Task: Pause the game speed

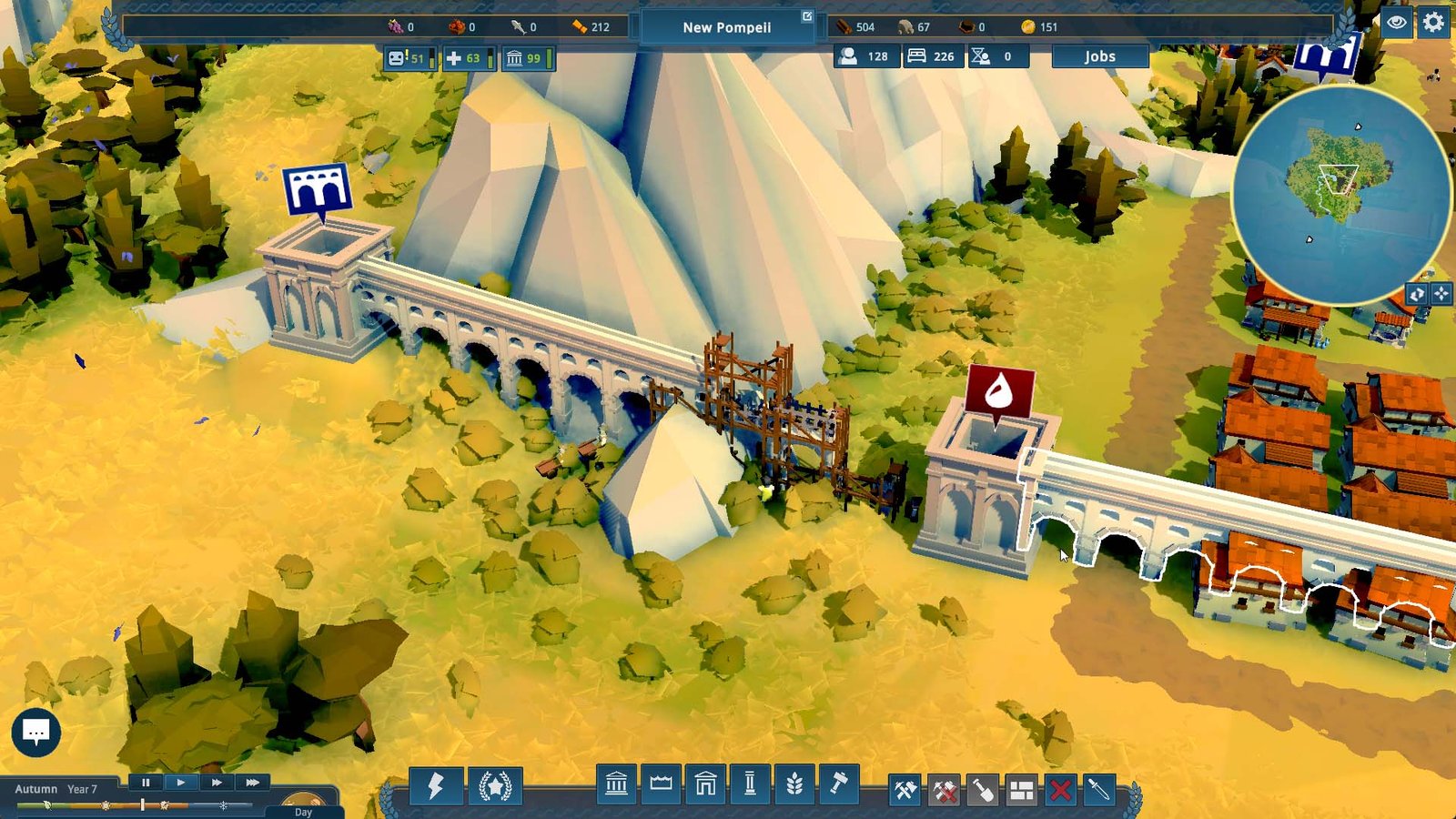Action: pos(146,783)
